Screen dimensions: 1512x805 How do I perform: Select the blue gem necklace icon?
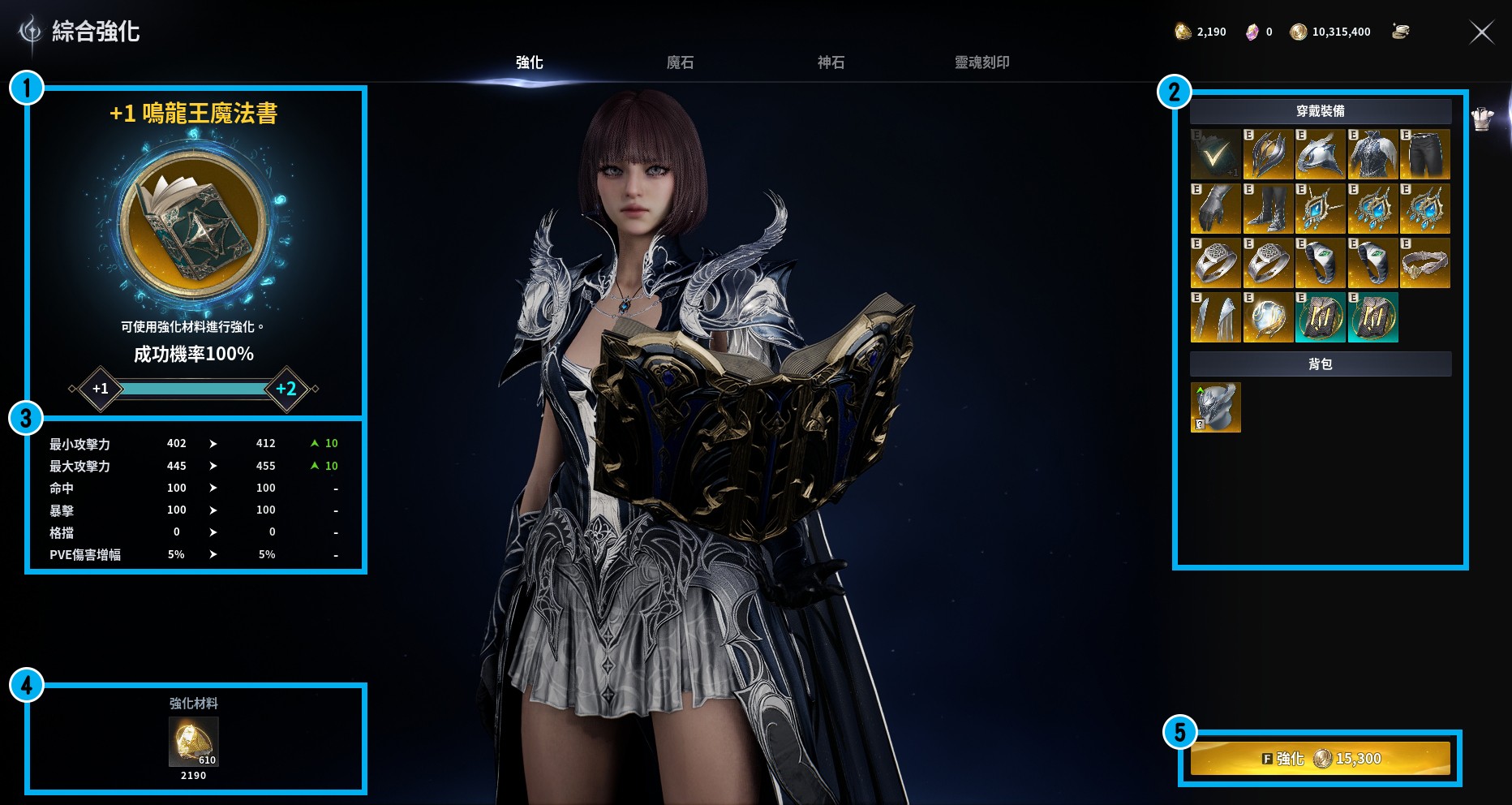[1321, 209]
